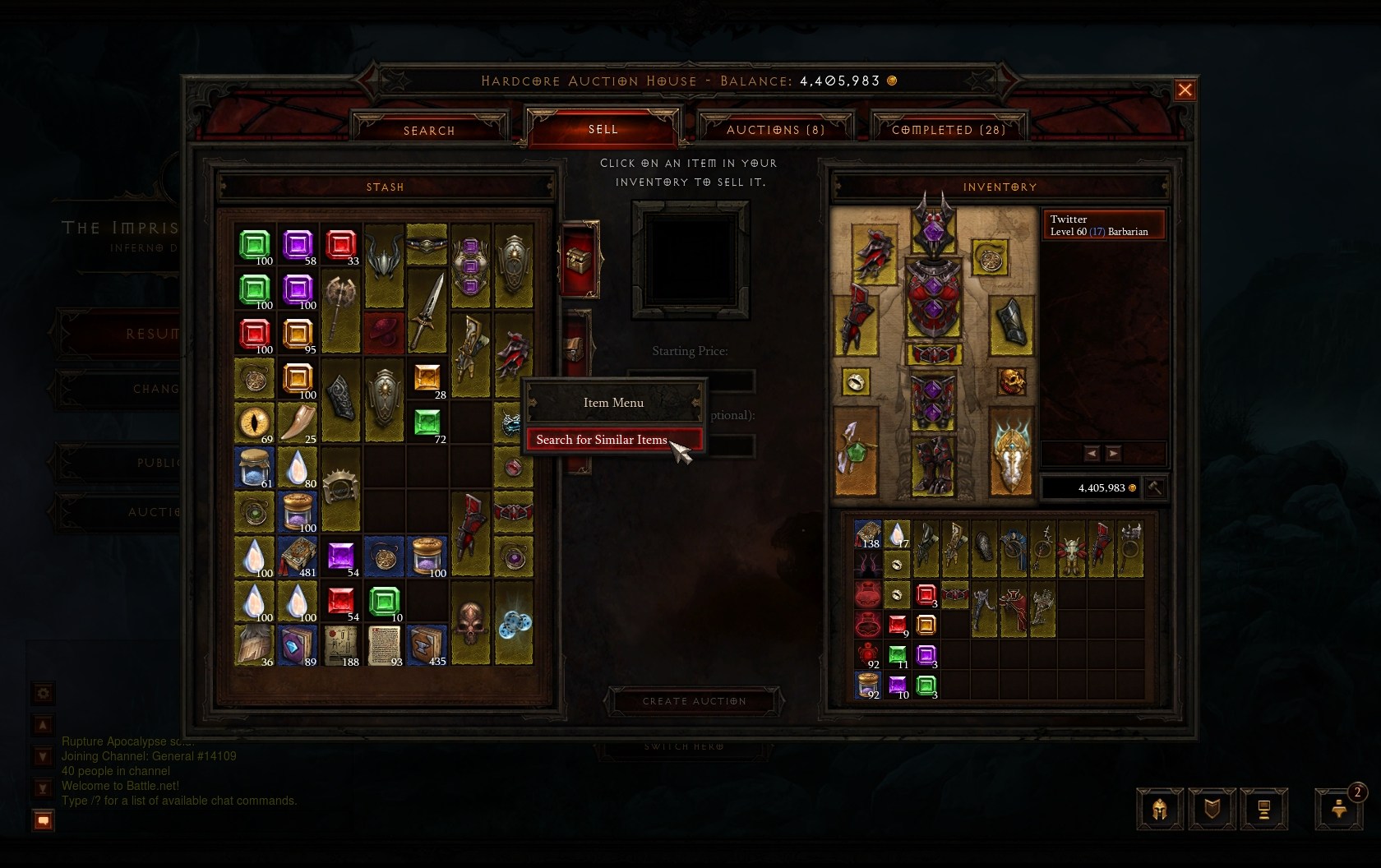This screenshot has height=868, width=1381.
Task: Select the yellow eye item stack of 69
Action: coord(254,422)
